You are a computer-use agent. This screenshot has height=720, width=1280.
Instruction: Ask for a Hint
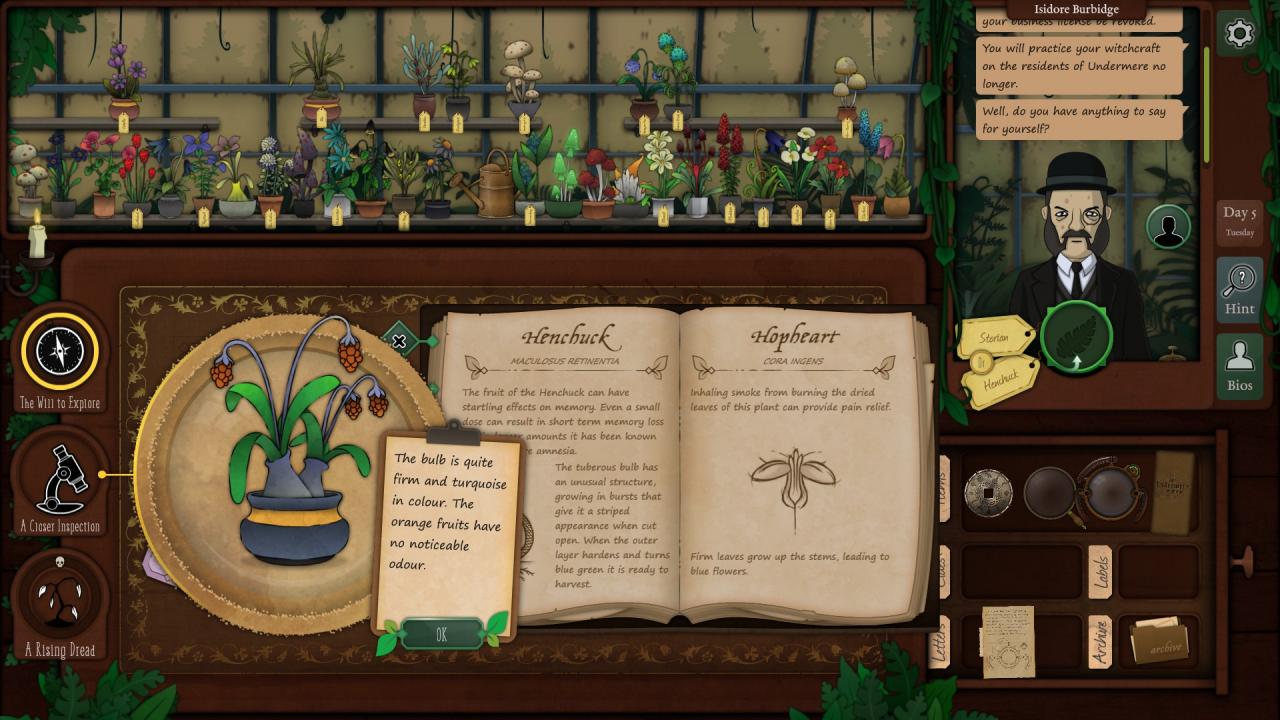[x=1239, y=289]
